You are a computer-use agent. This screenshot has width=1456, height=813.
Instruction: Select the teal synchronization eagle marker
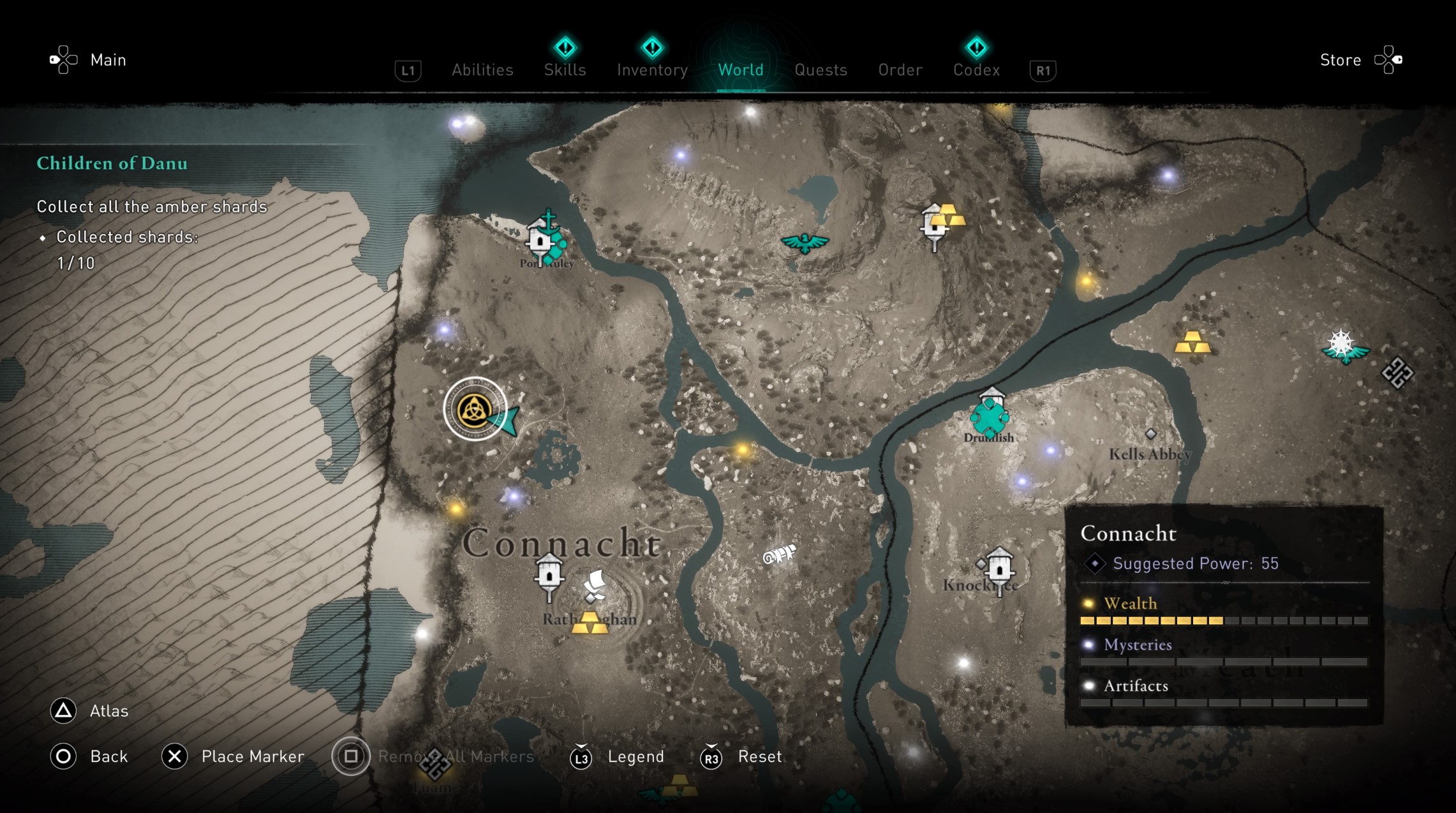805,242
